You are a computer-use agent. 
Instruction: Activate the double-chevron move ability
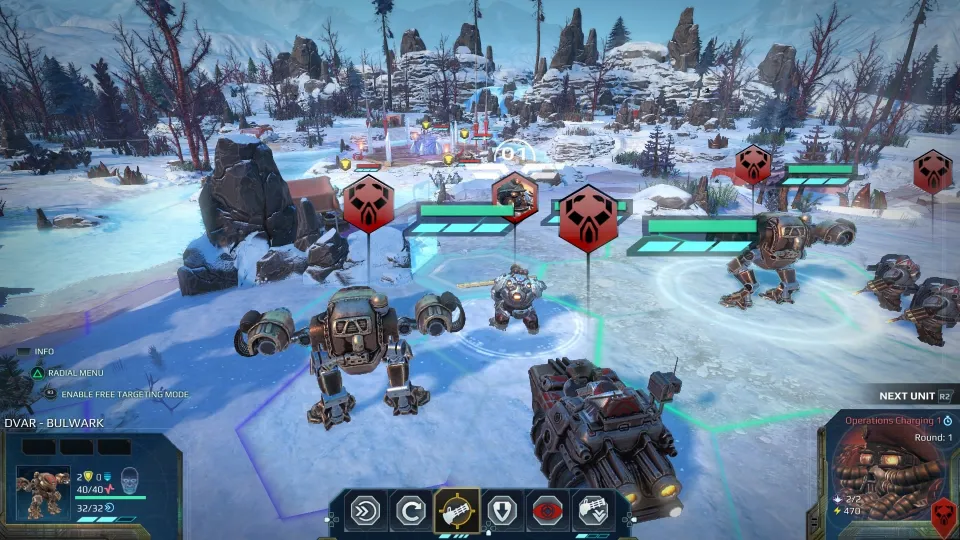click(x=364, y=511)
